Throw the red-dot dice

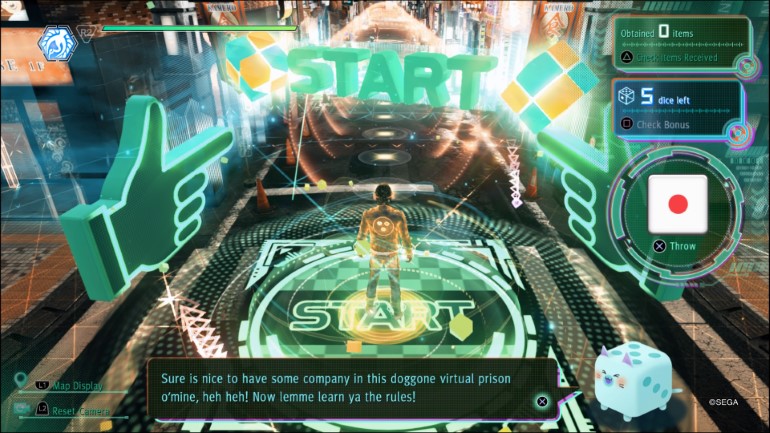677,204
